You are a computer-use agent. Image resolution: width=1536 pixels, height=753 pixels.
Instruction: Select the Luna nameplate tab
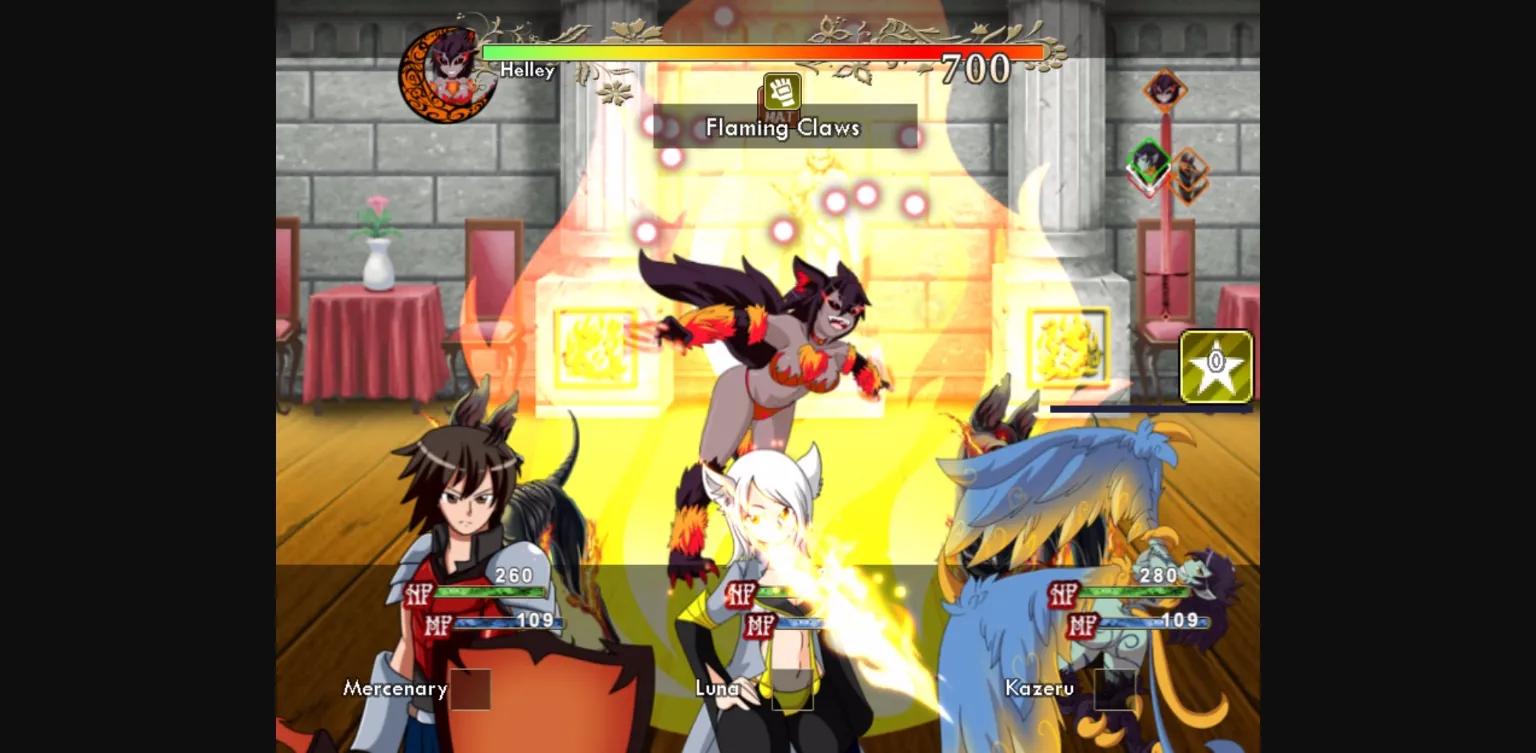716,689
